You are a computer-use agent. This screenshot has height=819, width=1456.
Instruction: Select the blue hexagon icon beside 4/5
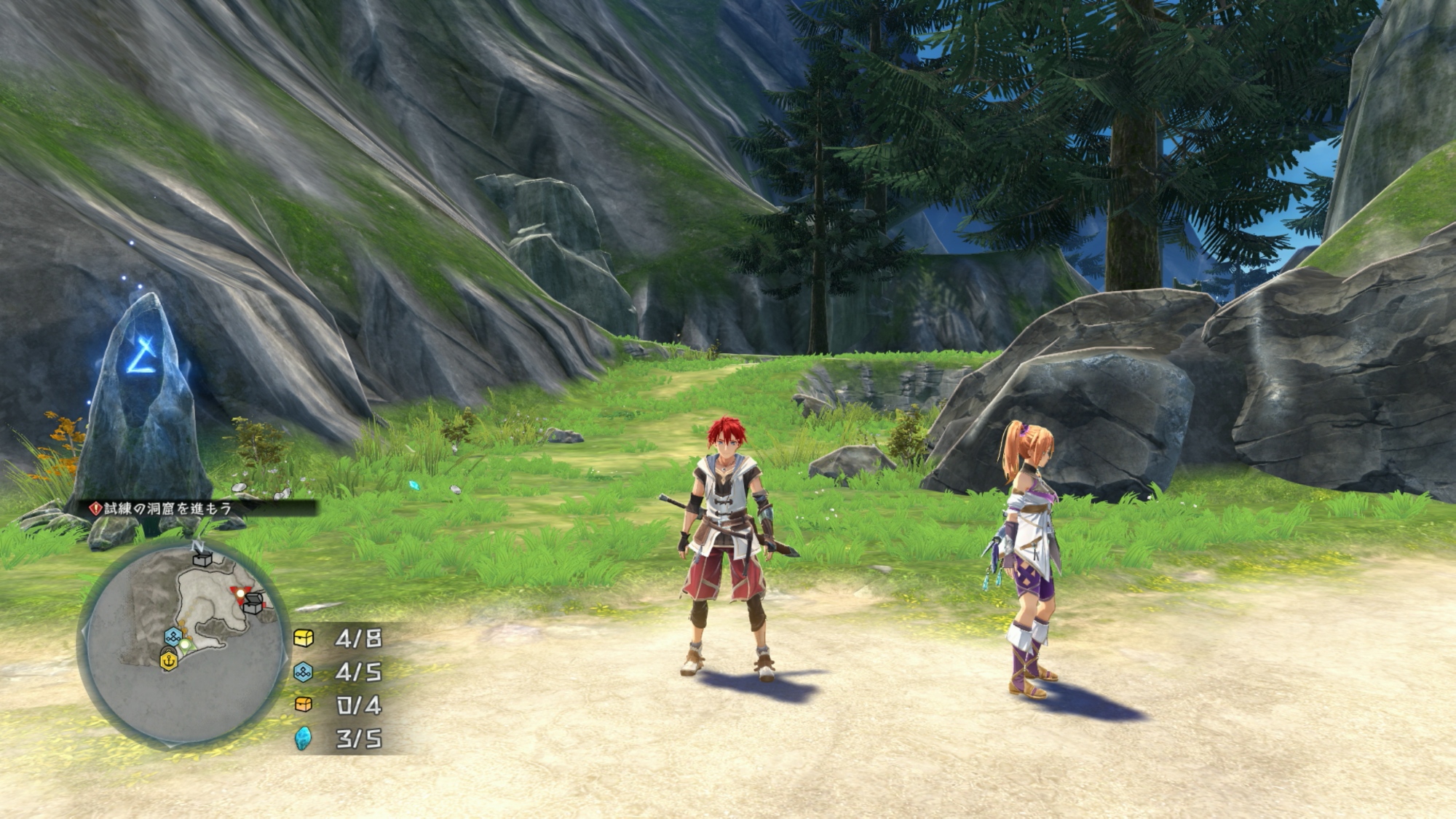[x=304, y=672]
